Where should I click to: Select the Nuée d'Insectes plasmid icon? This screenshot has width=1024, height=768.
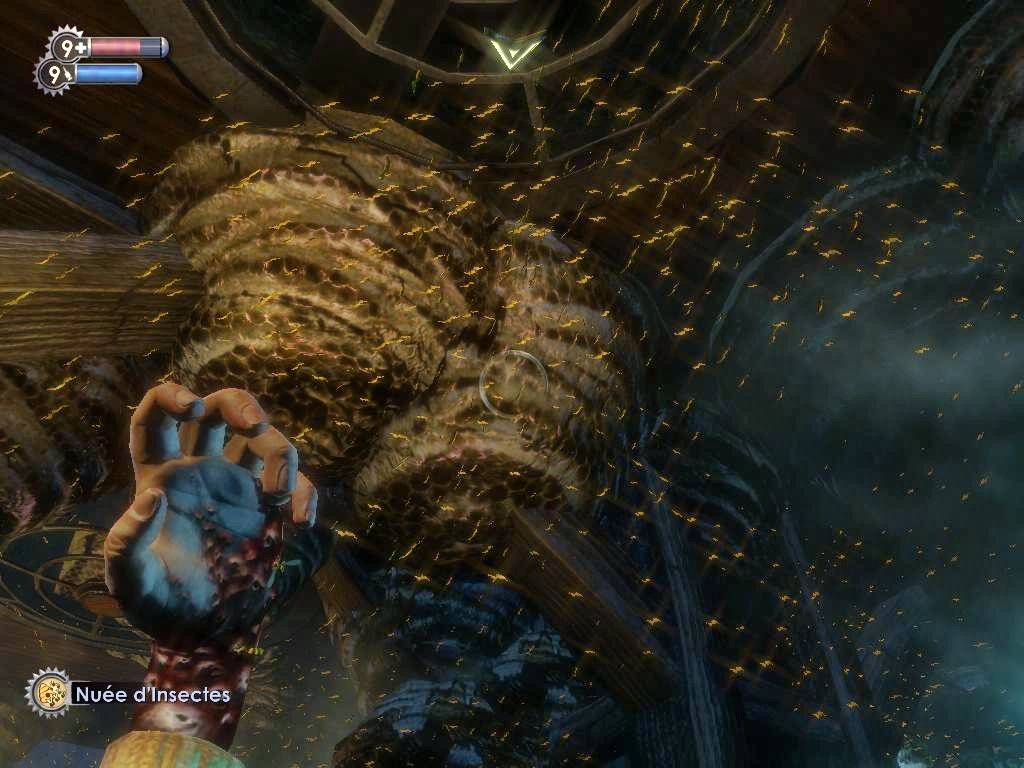point(46,691)
